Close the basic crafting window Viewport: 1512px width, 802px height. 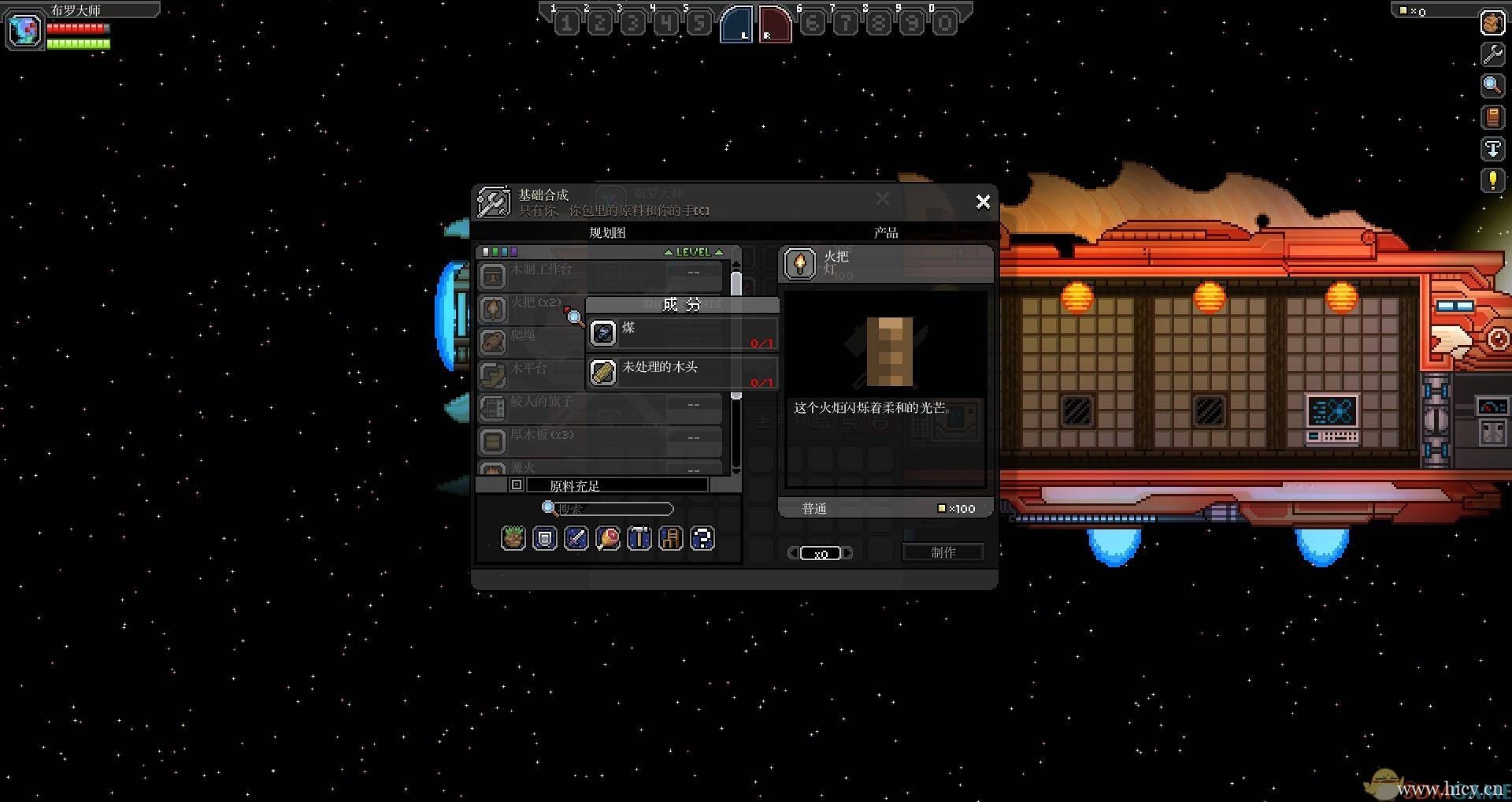click(983, 202)
